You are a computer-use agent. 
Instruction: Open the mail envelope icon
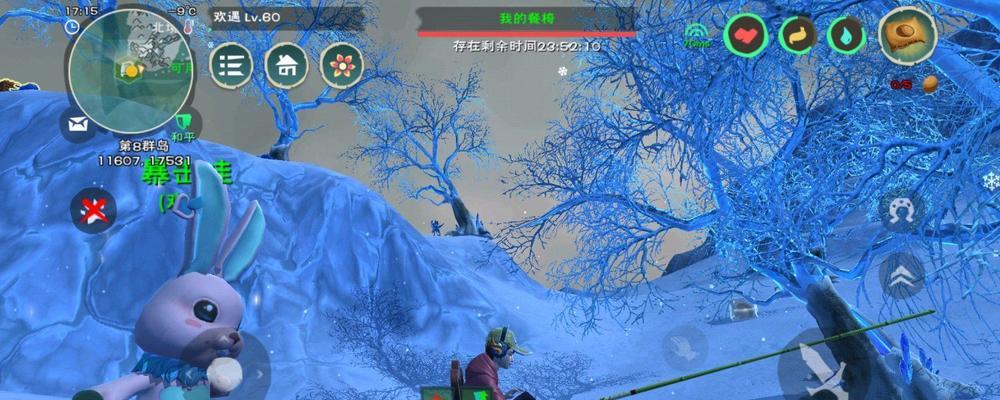point(78,125)
